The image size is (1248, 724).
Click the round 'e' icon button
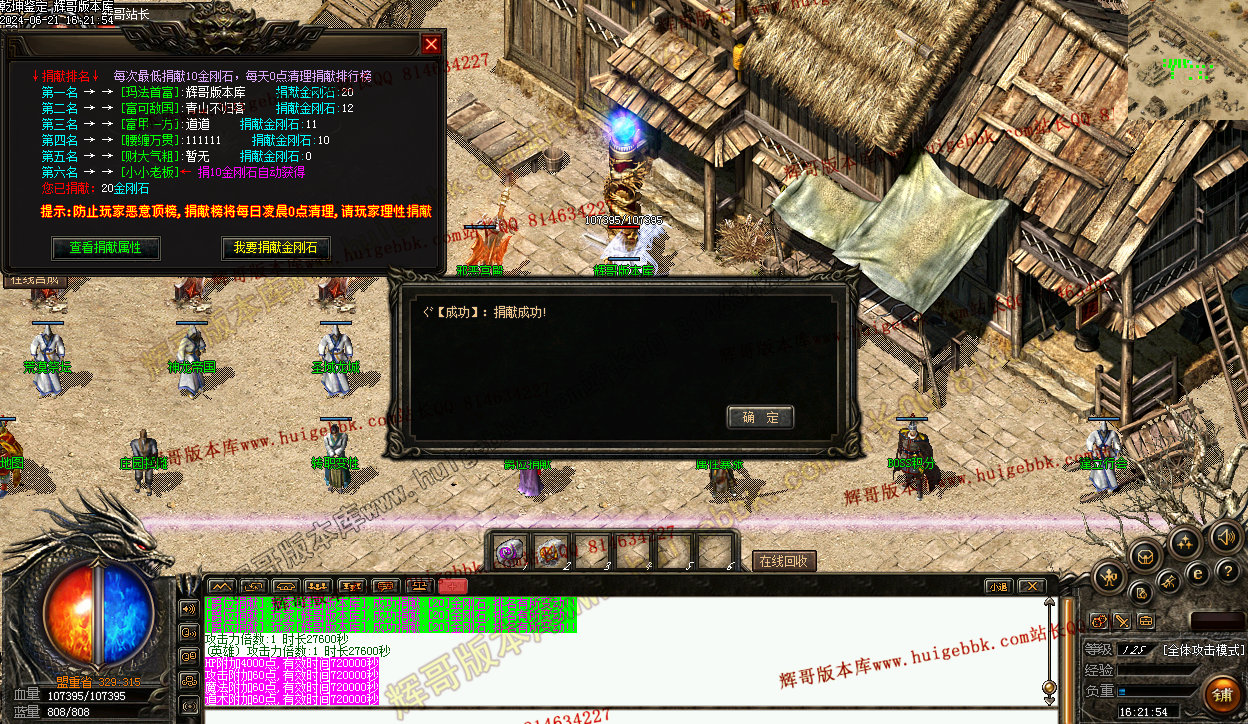pos(1197,573)
